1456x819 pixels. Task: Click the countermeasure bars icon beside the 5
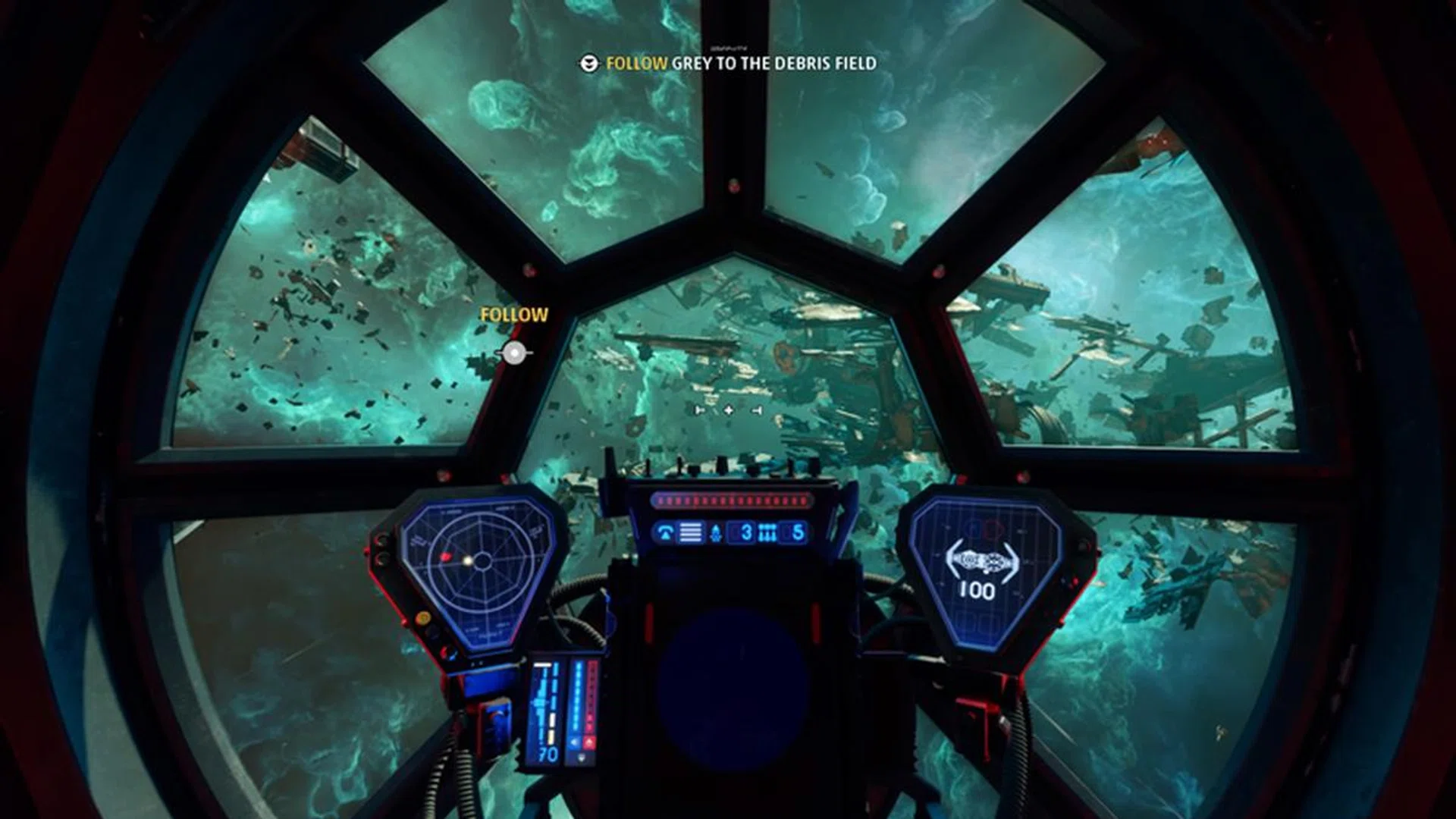pyautogui.click(x=767, y=533)
